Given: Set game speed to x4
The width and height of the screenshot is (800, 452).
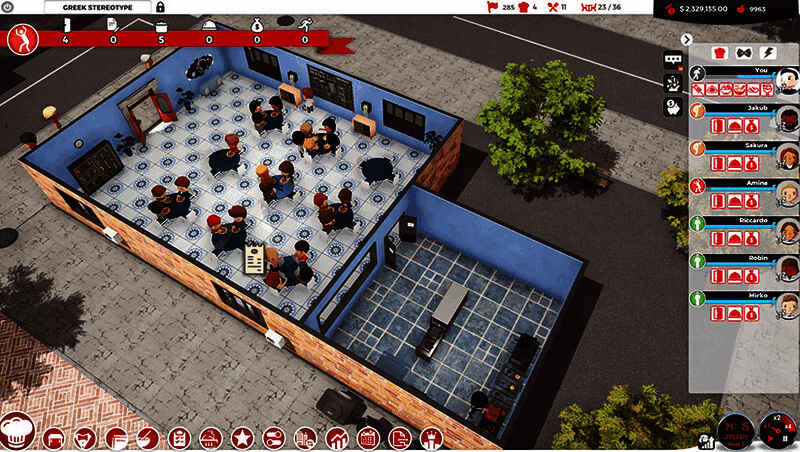Looking at the screenshot, I should click(x=787, y=427).
